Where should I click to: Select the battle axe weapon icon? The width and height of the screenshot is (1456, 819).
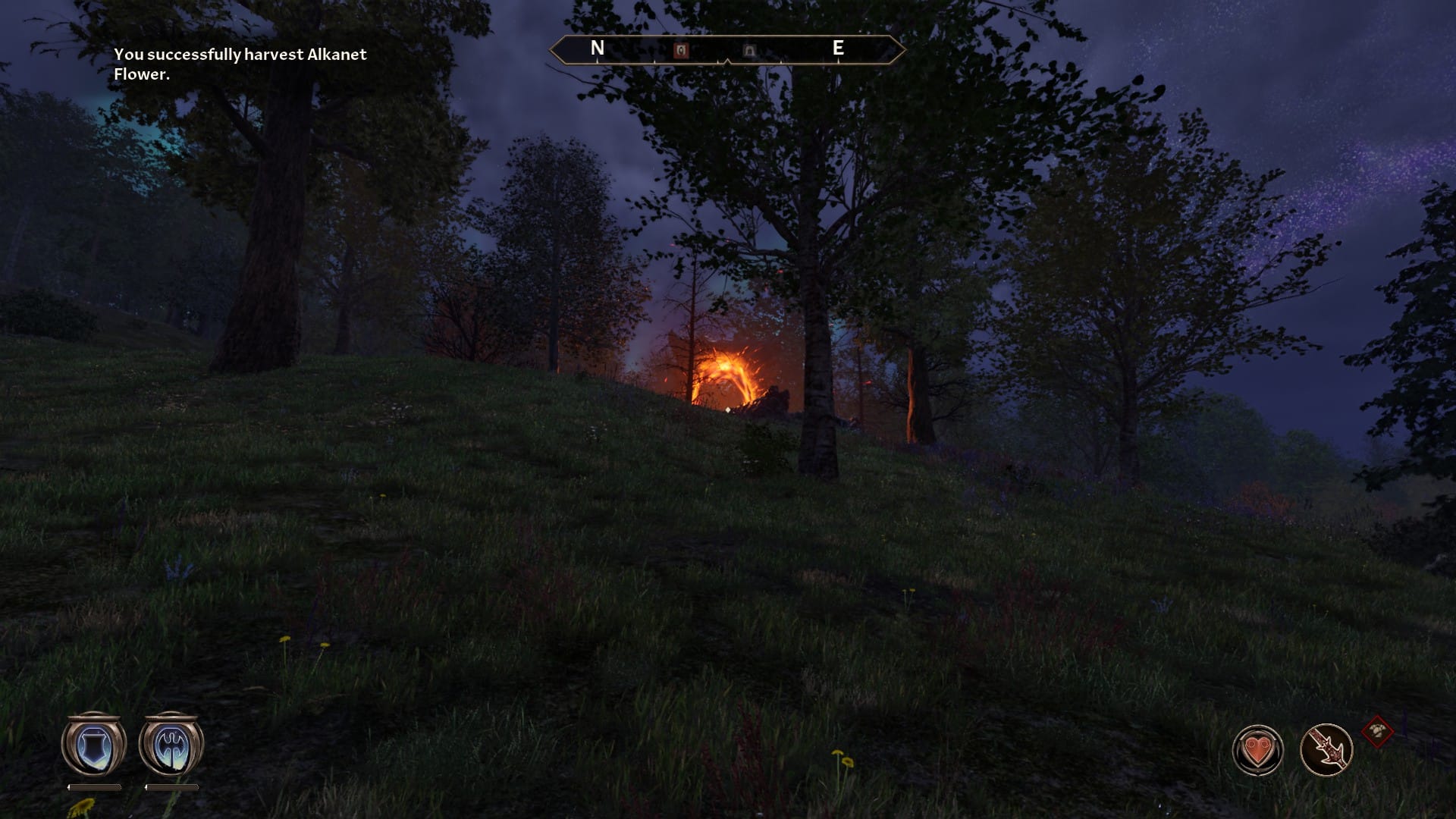[171, 746]
